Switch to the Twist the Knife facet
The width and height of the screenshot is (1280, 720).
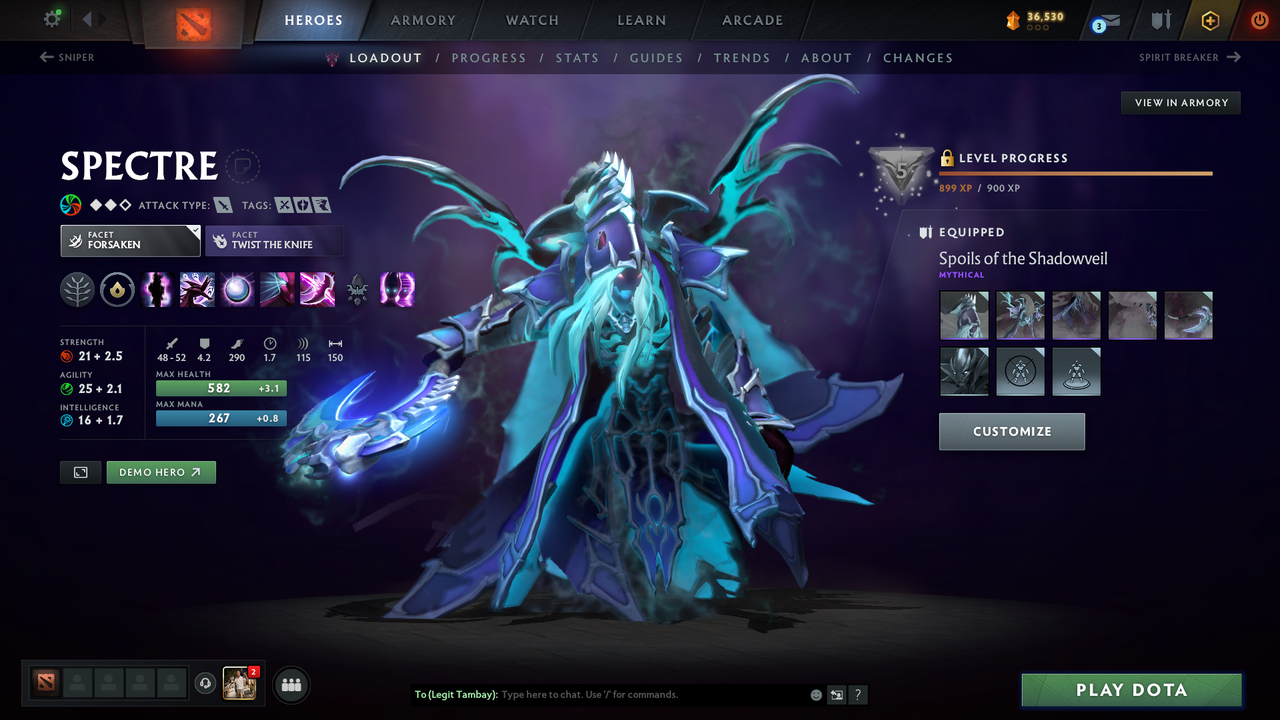tap(274, 240)
